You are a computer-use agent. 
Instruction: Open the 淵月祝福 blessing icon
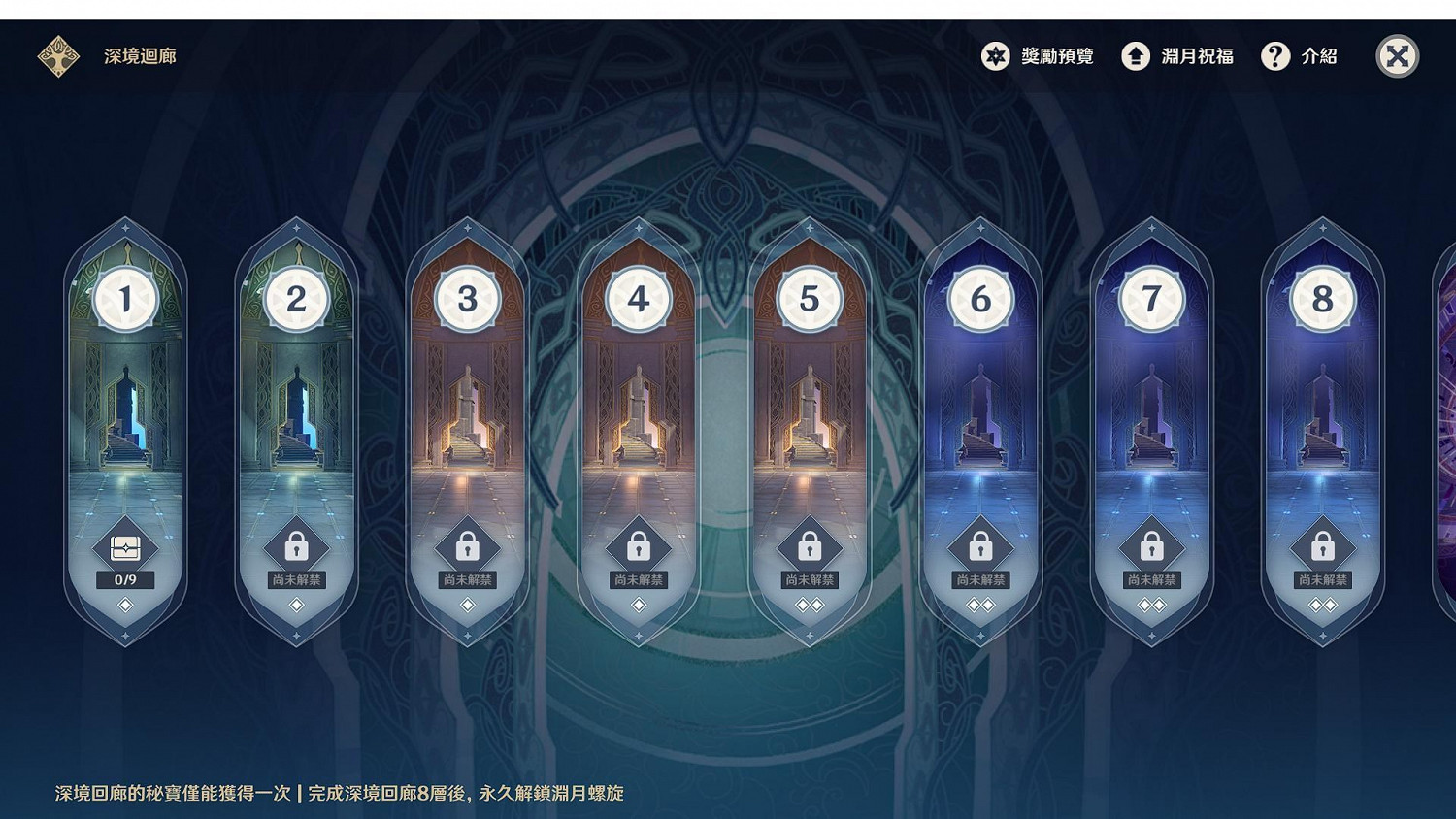click(x=1135, y=56)
